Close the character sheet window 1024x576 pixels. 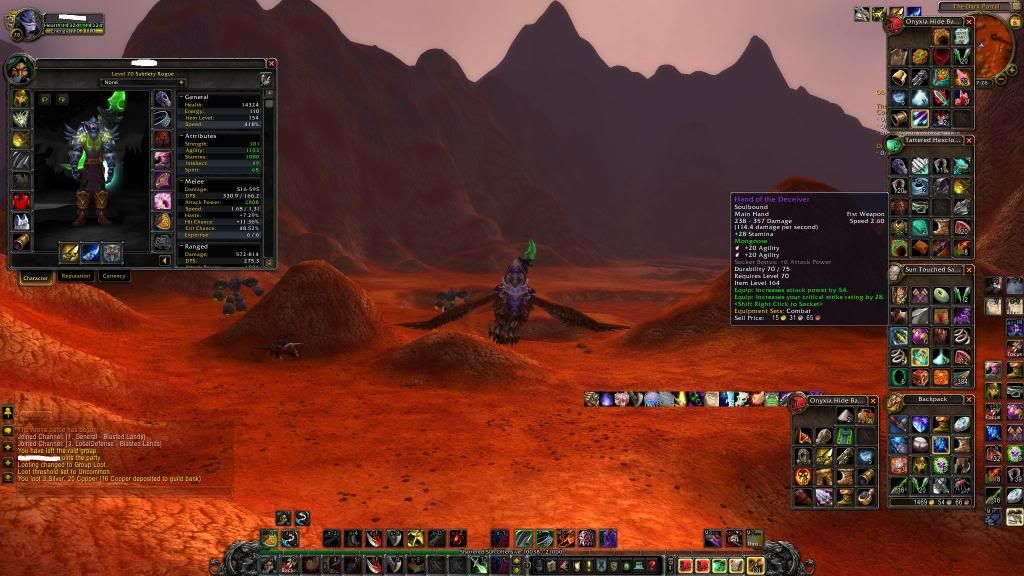pos(271,64)
